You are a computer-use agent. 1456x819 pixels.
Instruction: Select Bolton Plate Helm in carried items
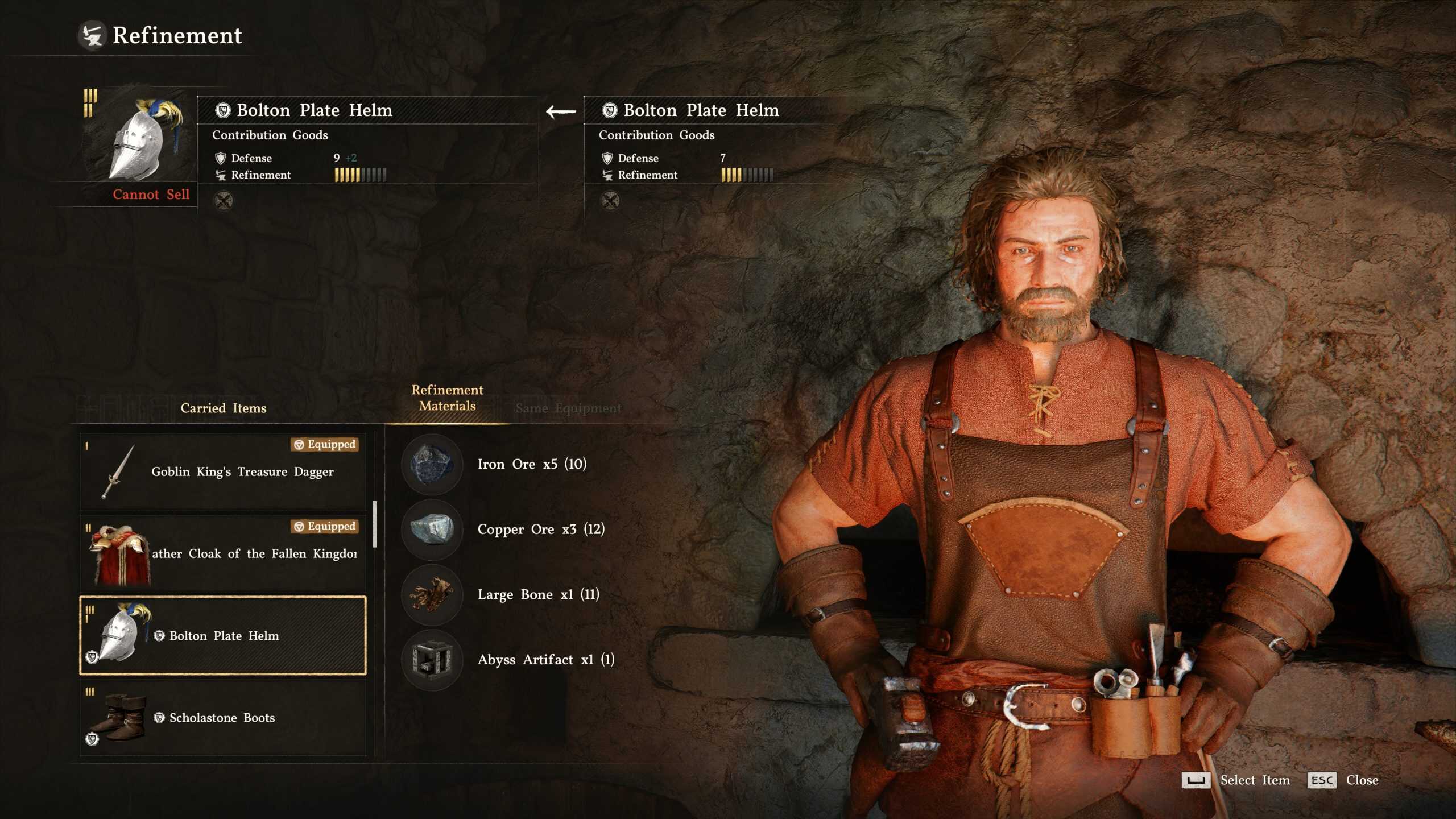tap(223, 635)
